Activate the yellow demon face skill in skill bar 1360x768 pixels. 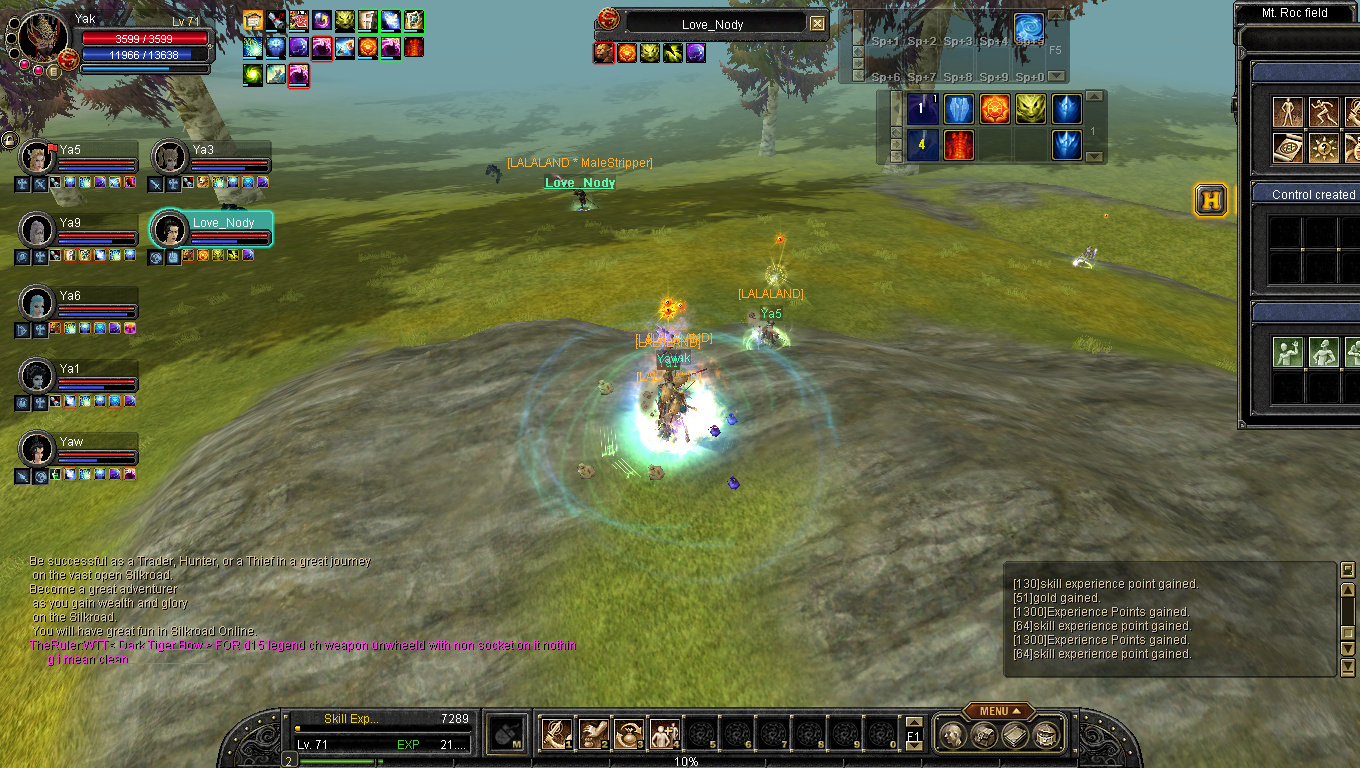click(1030, 109)
